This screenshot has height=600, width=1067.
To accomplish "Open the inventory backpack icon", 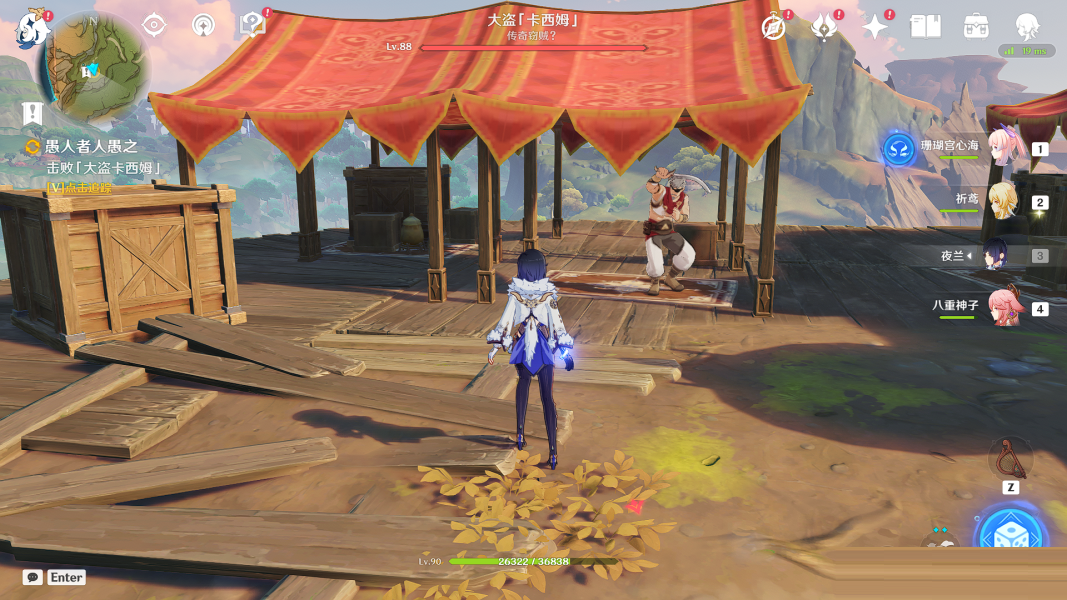I will pos(977,27).
